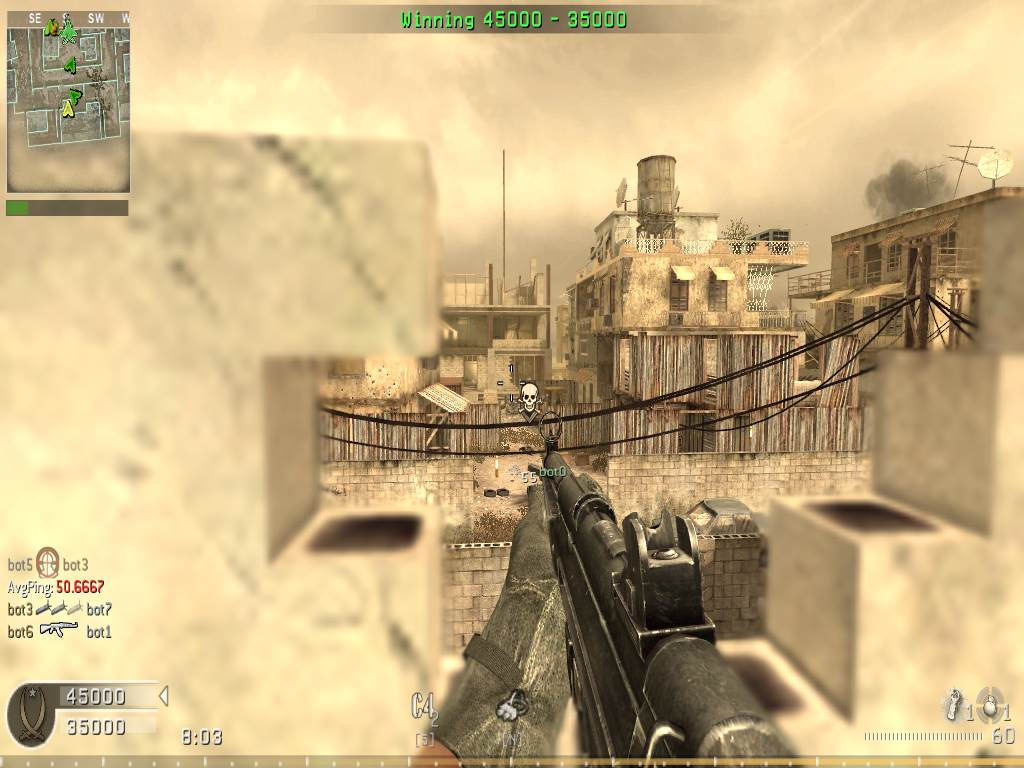Click the bot5 headshot kill feed entry

click(x=48, y=564)
